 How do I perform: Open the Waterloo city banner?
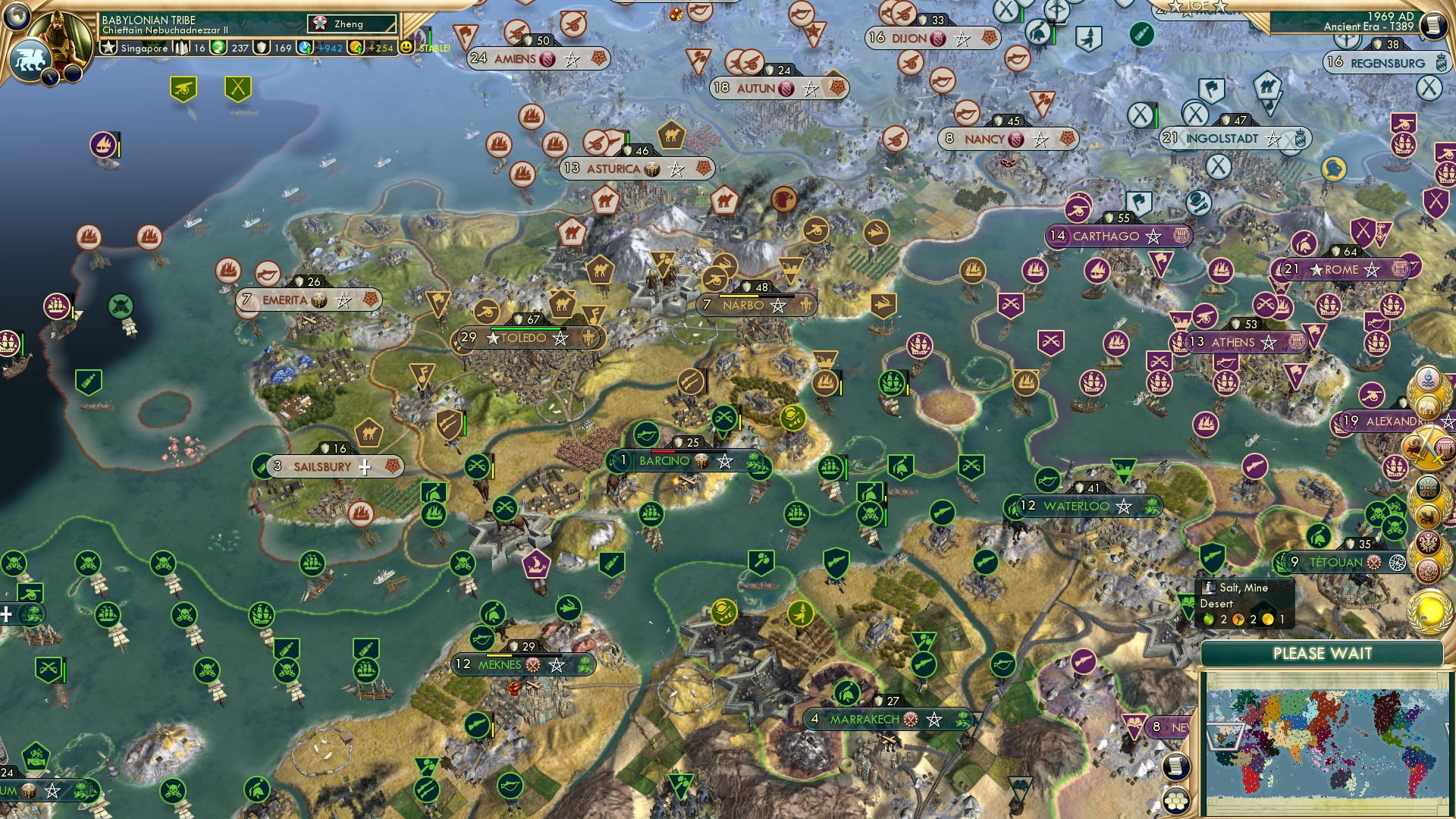[1080, 506]
